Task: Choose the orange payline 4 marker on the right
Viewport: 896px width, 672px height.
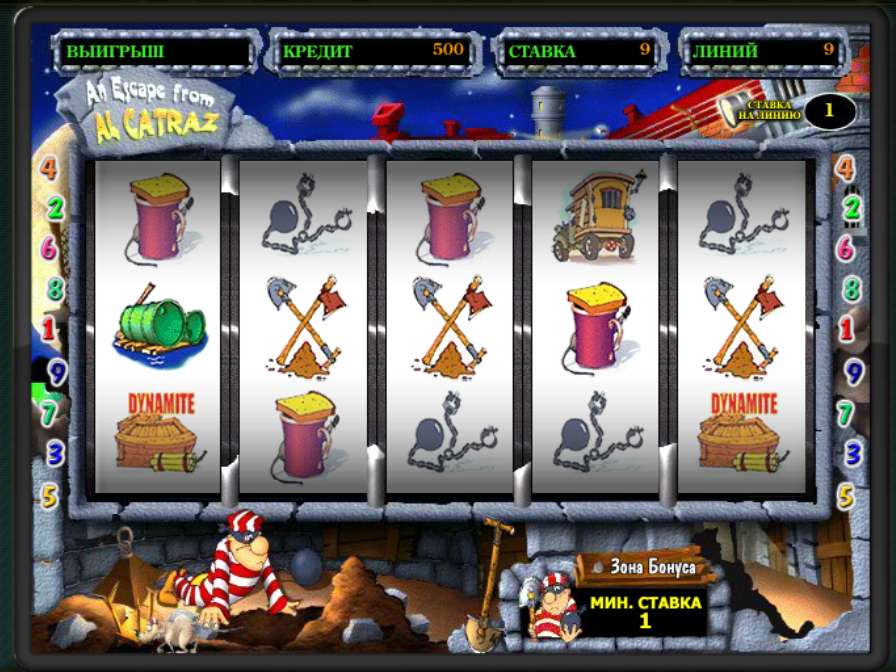Action: (846, 168)
